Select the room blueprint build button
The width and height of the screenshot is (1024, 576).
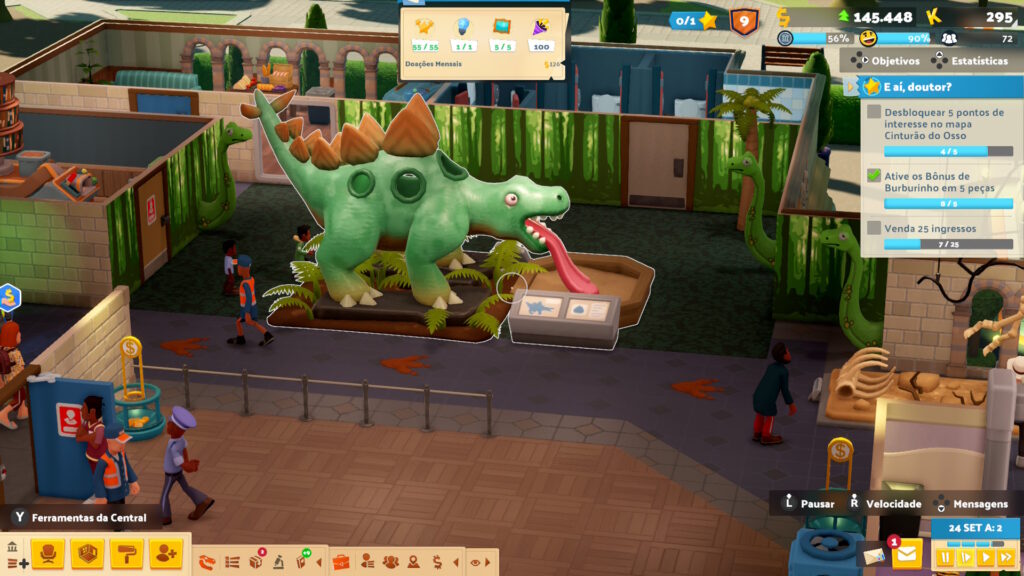[87, 553]
